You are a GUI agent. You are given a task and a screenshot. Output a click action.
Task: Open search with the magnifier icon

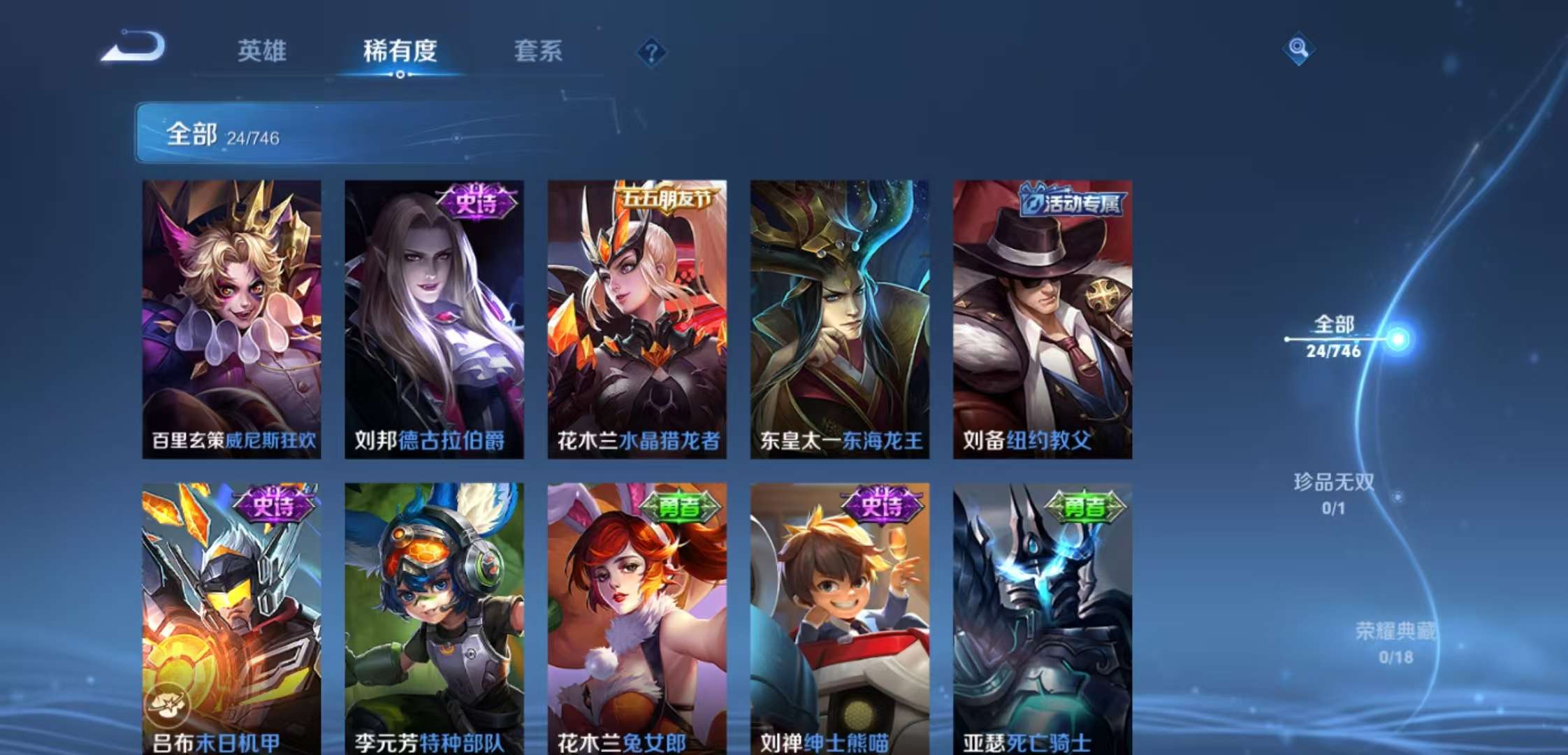click(1300, 49)
